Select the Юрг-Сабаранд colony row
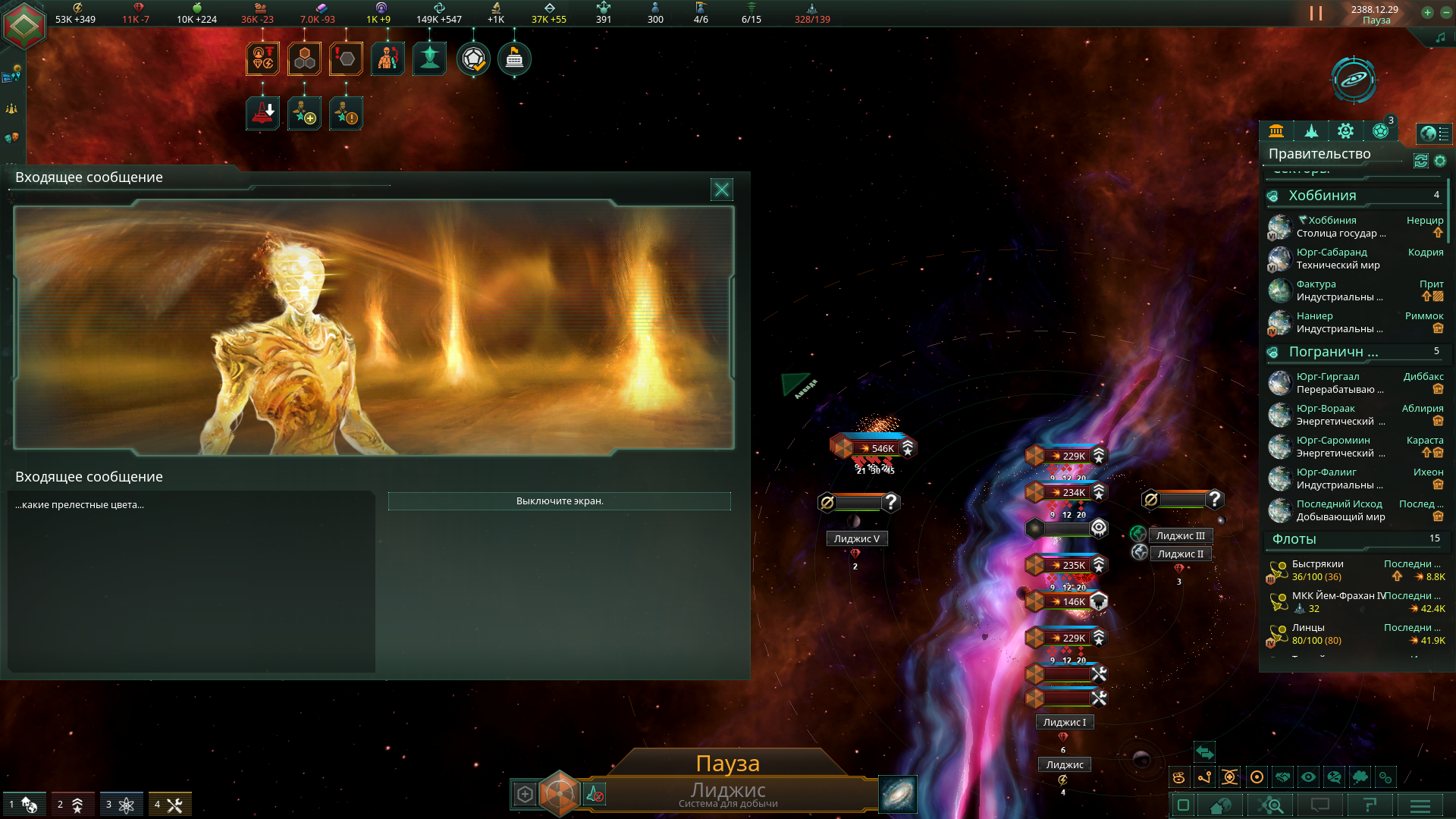 (1332, 259)
